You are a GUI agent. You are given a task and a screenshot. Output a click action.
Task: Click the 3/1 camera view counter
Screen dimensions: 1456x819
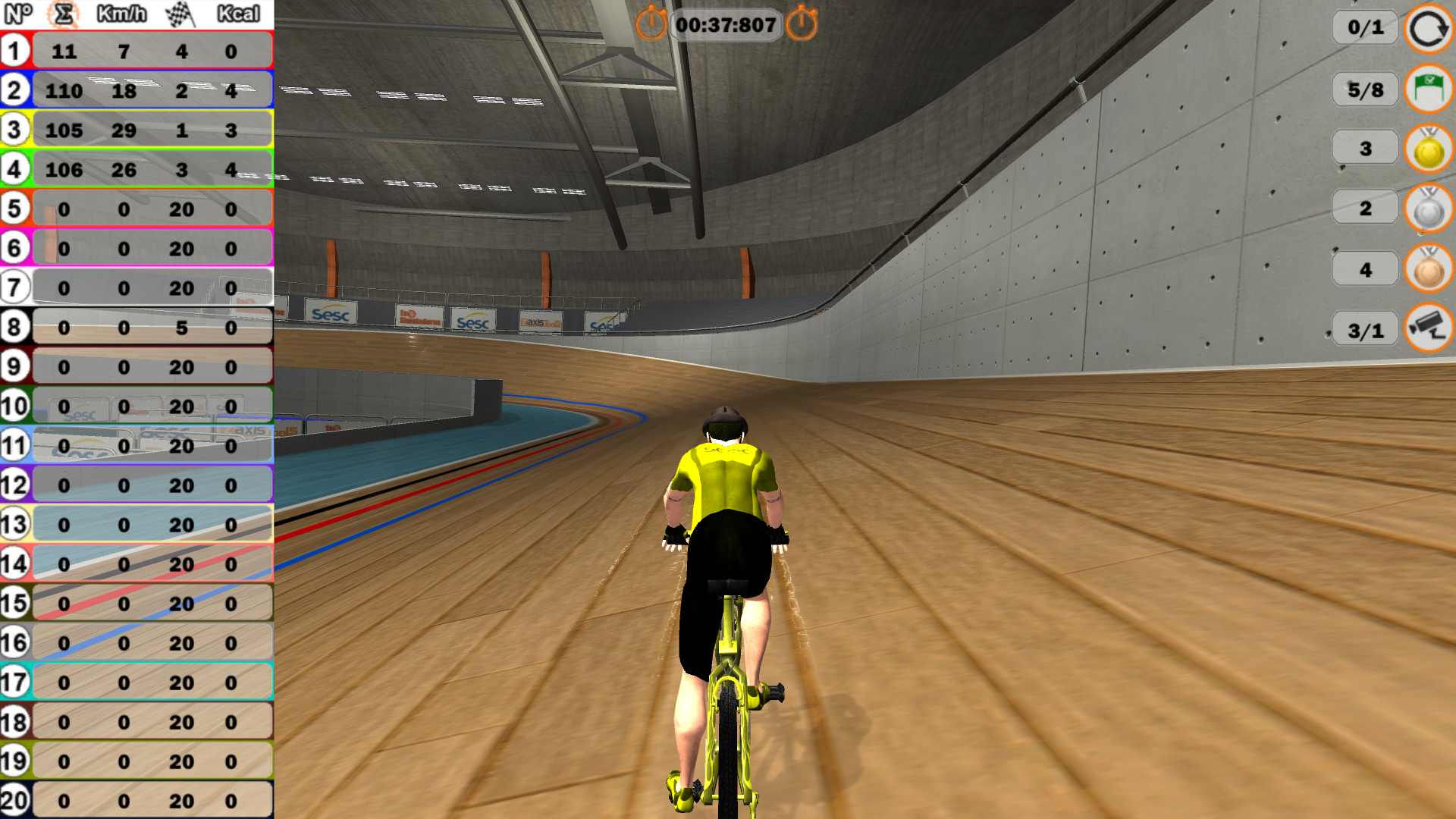tap(1365, 328)
